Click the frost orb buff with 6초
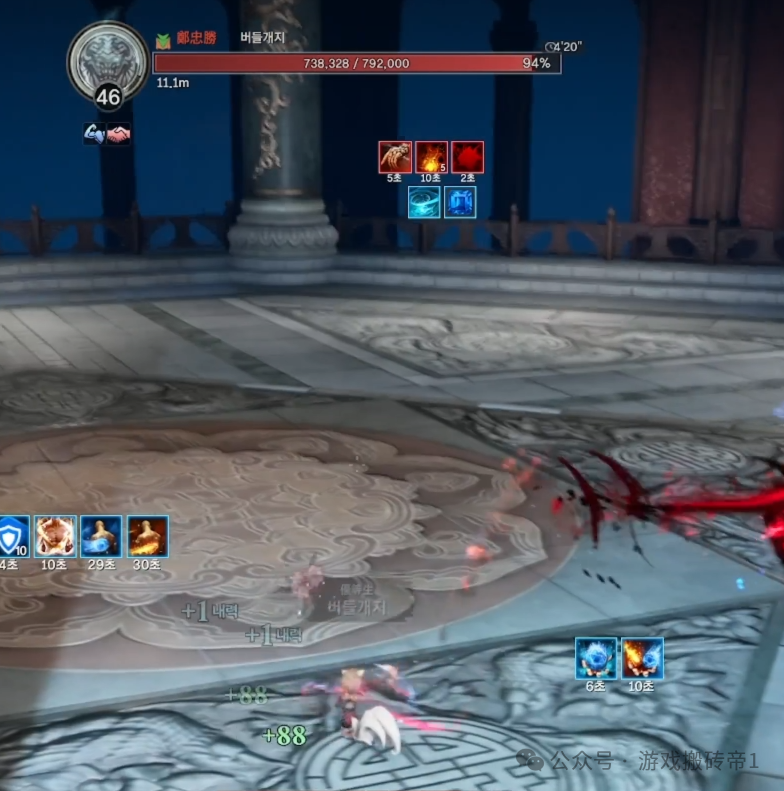This screenshot has width=784, height=791. tap(596, 658)
